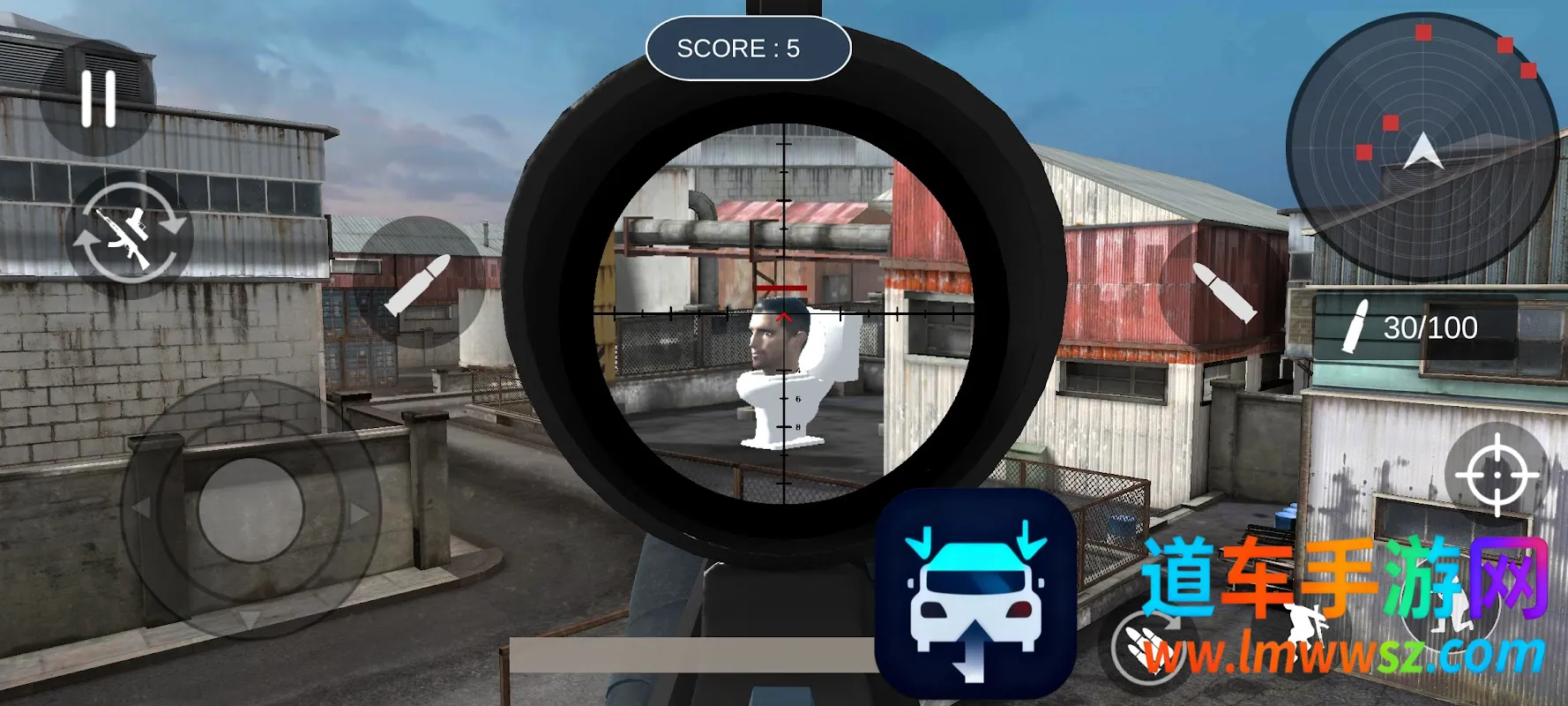
Task: Tap the rifle weapon-swap icon
Action: click(x=129, y=233)
